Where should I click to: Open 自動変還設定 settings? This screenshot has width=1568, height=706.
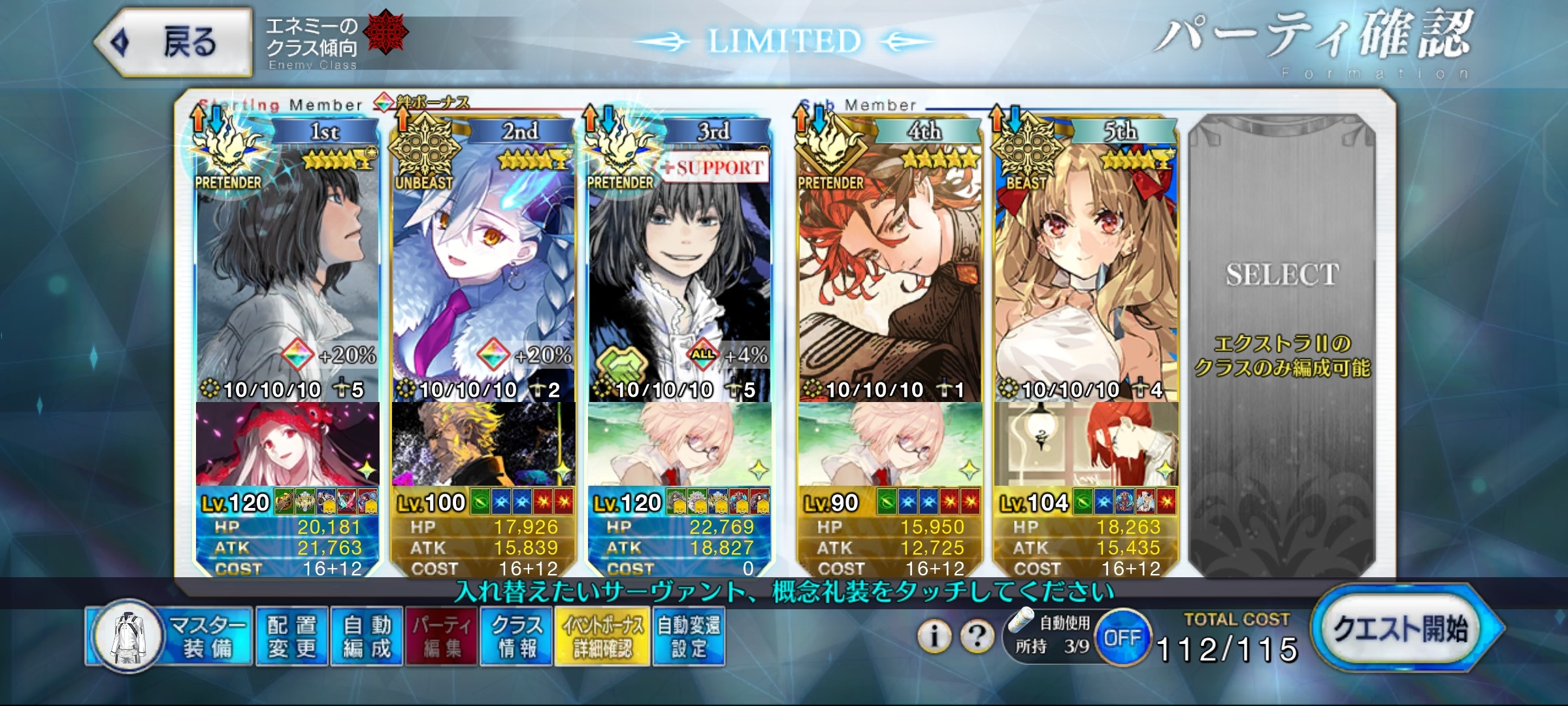click(689, 637)
